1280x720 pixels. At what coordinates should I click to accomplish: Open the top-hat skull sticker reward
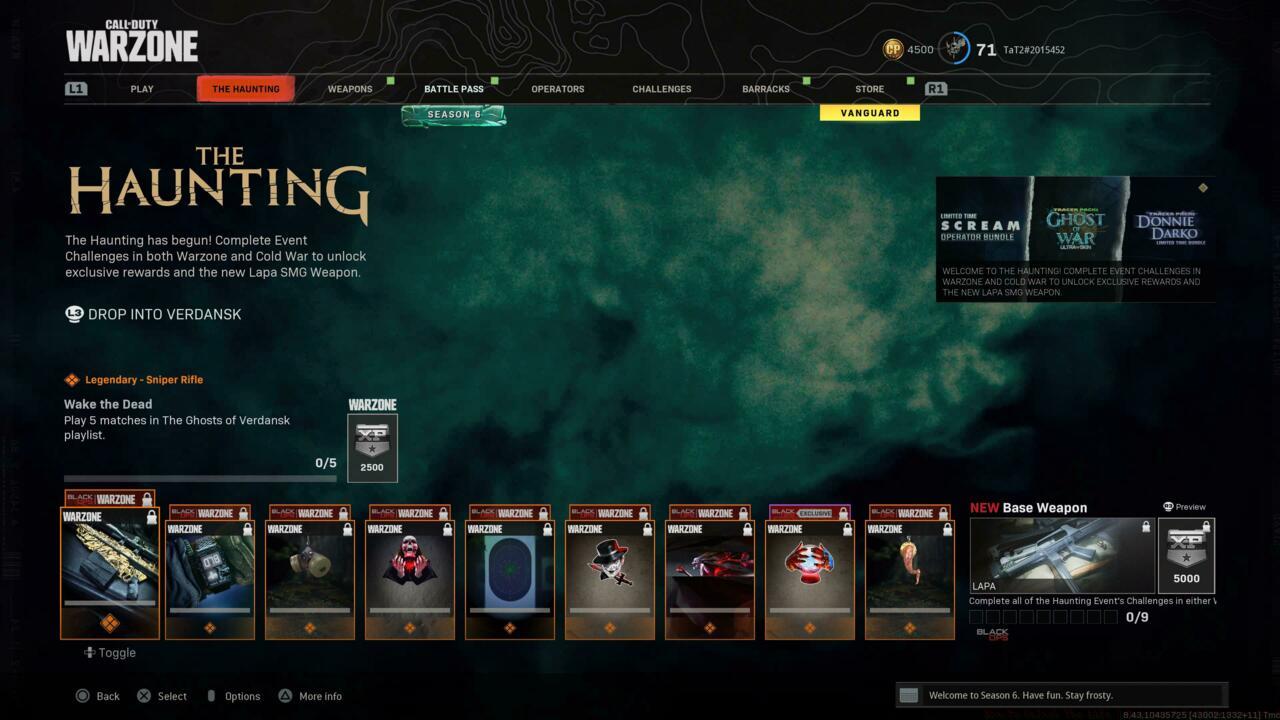click(610, 570)
